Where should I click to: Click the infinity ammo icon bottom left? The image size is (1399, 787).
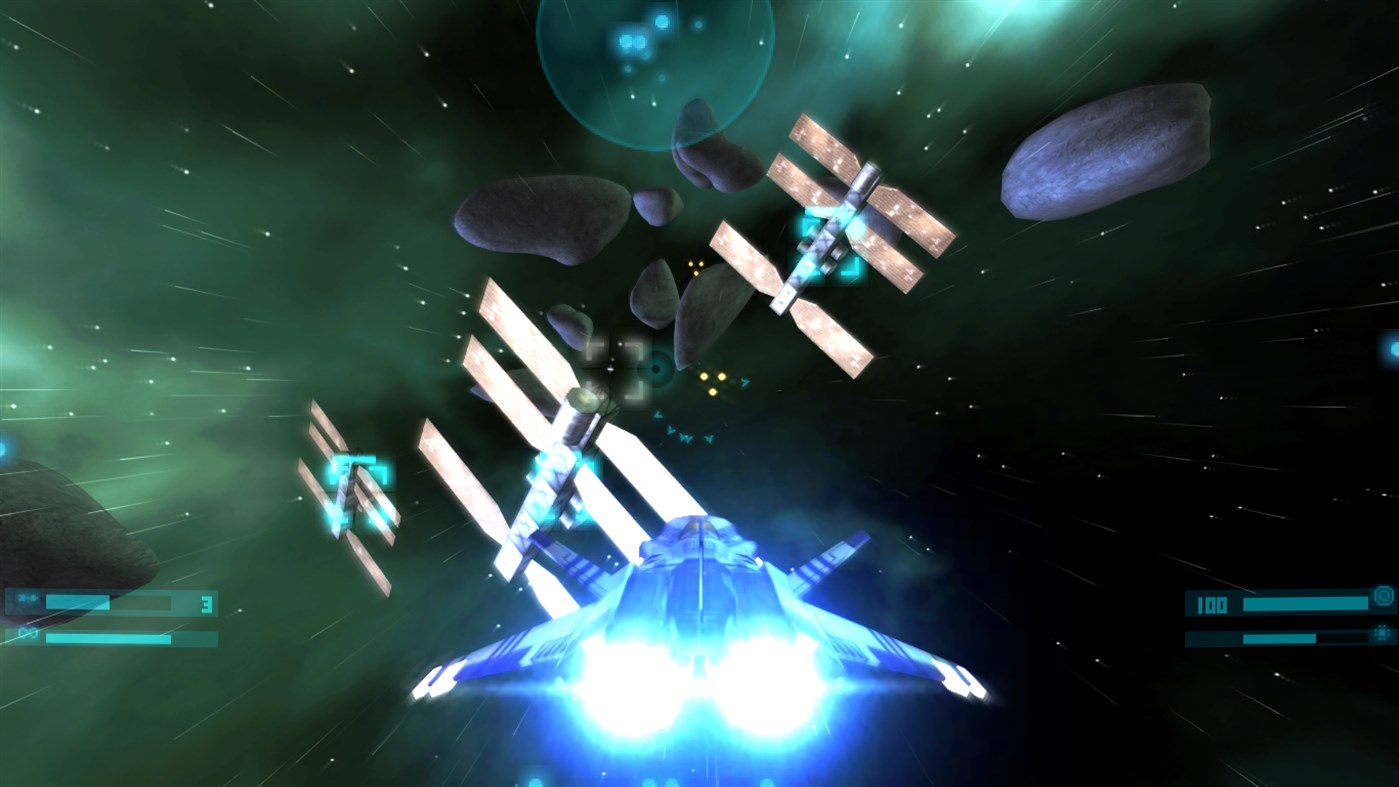click(28, 632)
